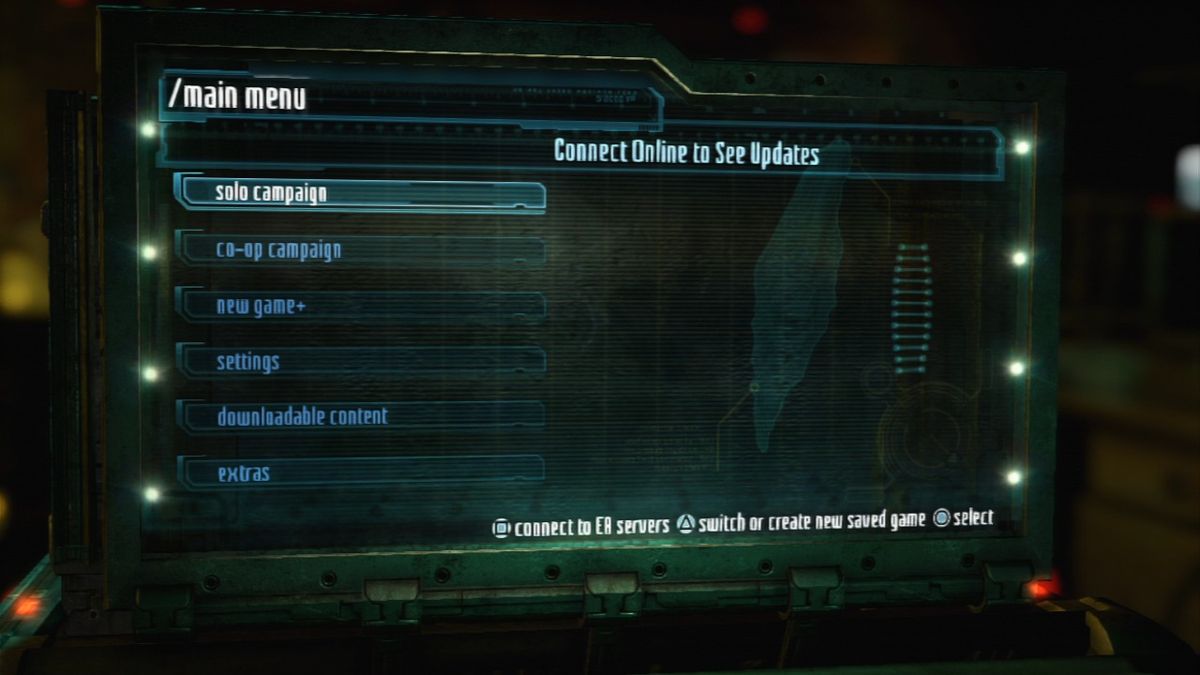Select the solo campaign menu entry
1200x675 pixels.
click(x=360, y=193)
